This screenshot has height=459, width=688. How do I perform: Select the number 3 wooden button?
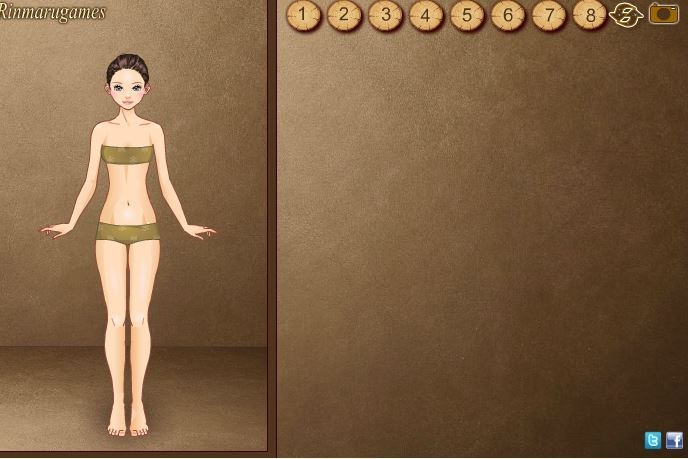pos(385,15)
